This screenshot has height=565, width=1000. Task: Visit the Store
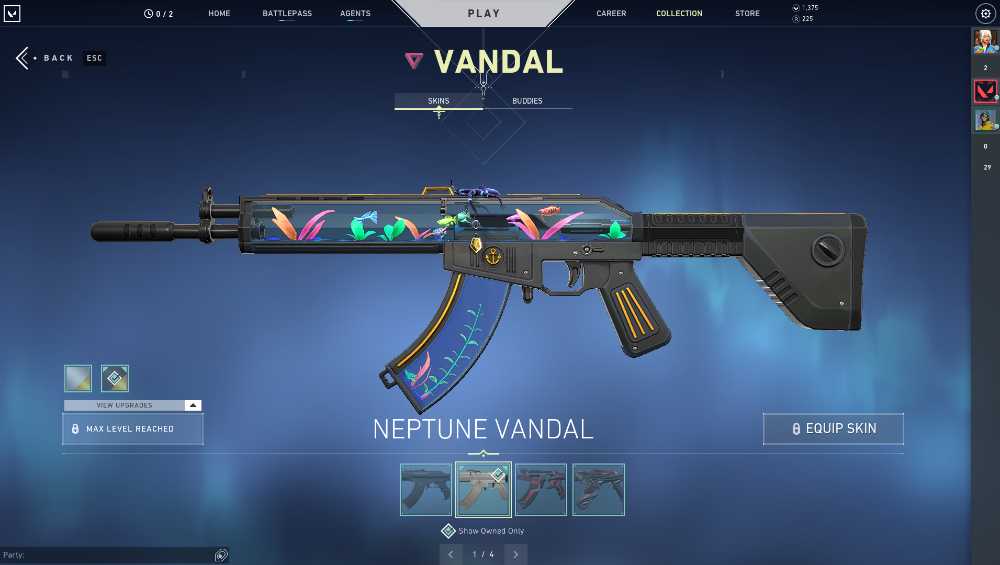[747, 14]
